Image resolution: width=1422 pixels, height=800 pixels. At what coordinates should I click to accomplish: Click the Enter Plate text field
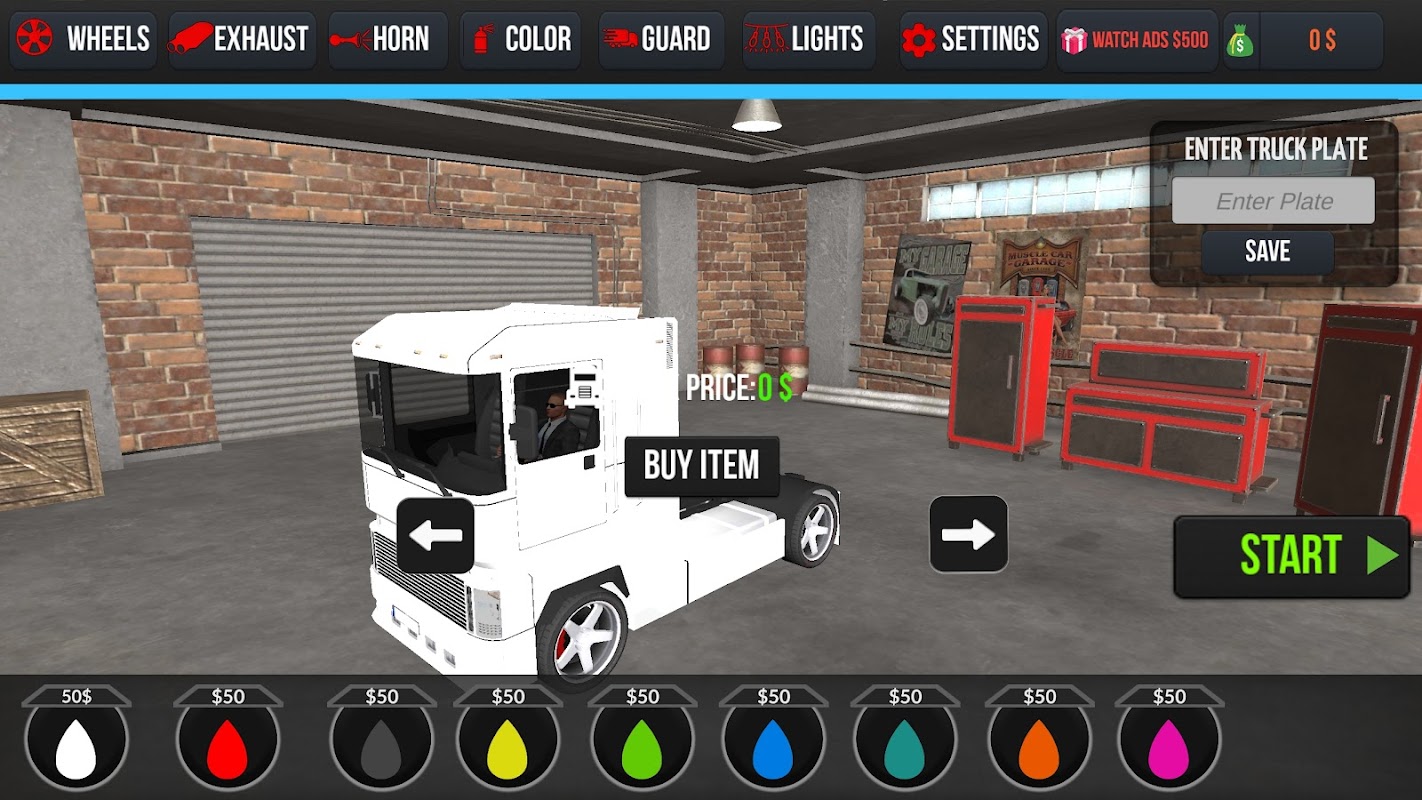tap(1273, 201)
